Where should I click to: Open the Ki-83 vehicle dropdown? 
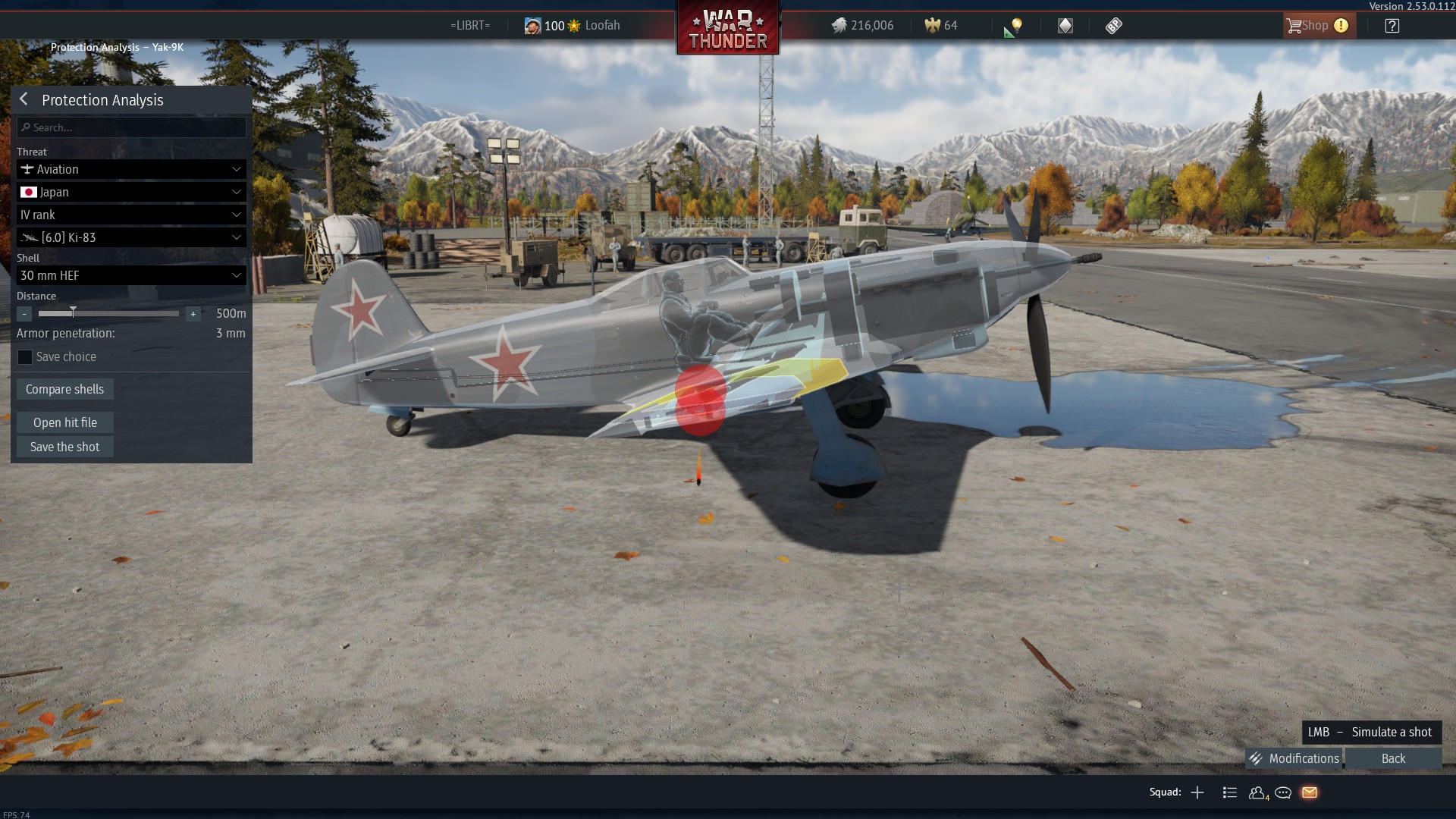131,237
